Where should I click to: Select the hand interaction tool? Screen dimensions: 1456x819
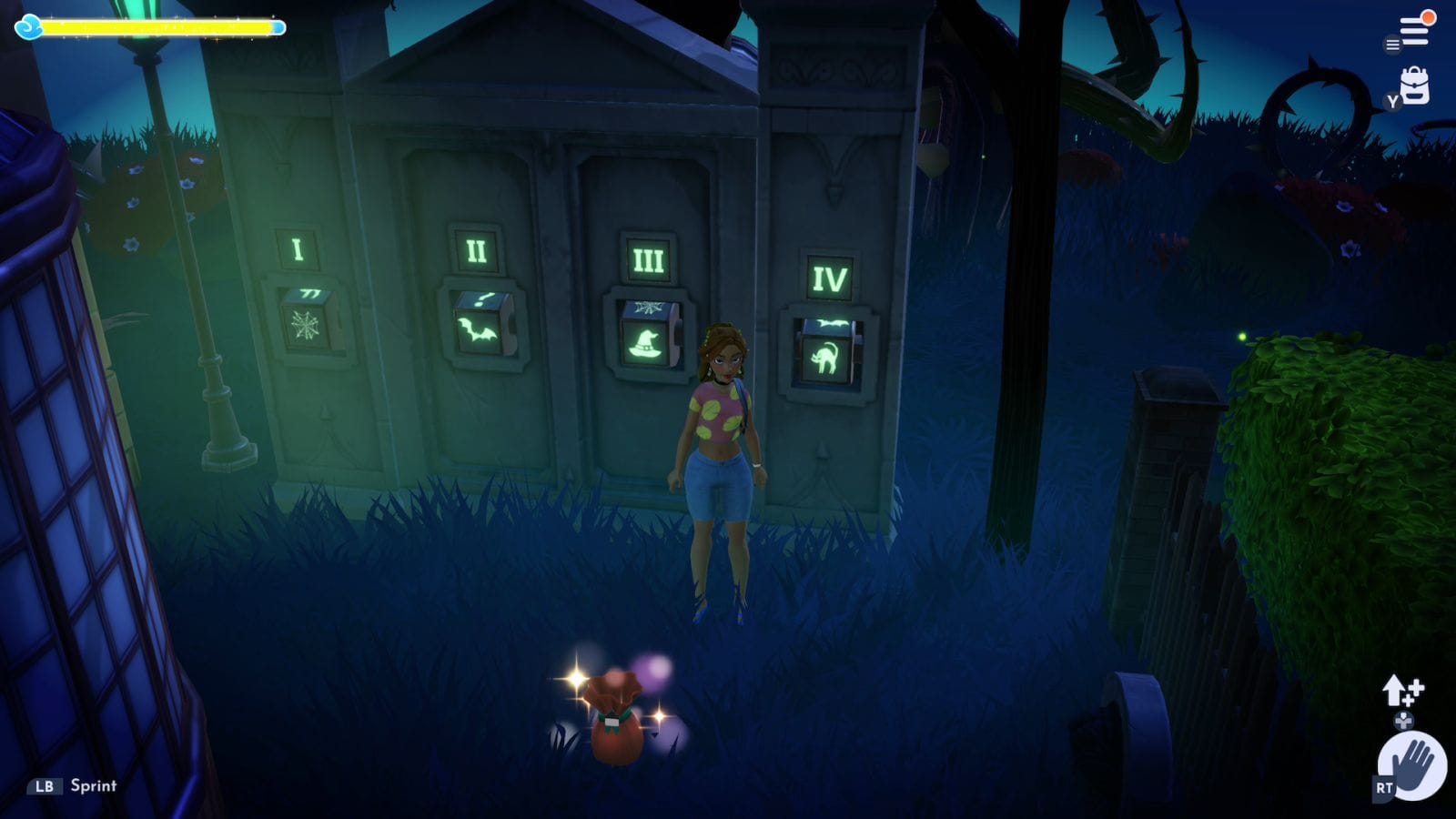pyautogui.click(x=1413, y=765)
